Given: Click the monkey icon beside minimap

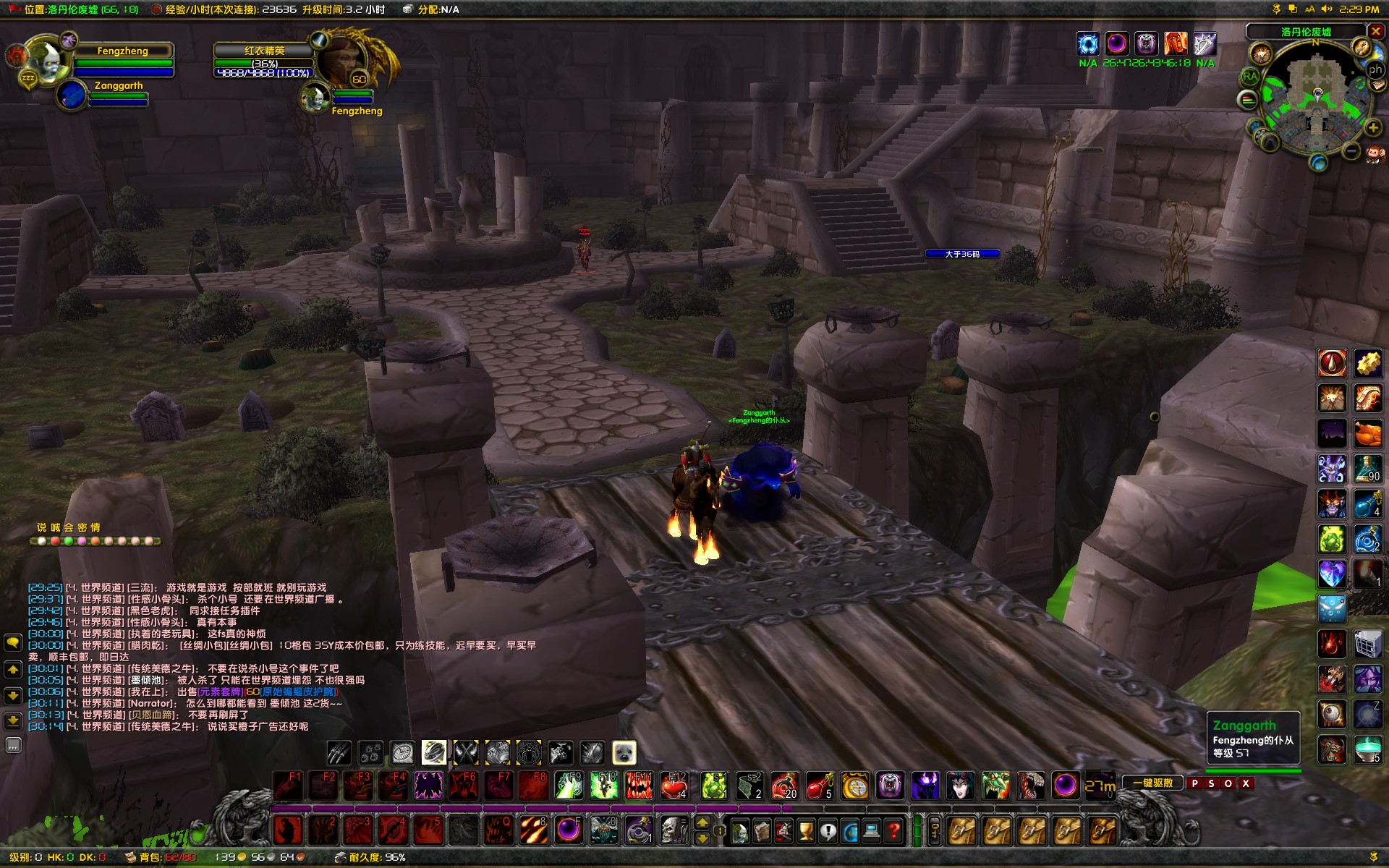Looking at the screenshot, I should 1375,153.
